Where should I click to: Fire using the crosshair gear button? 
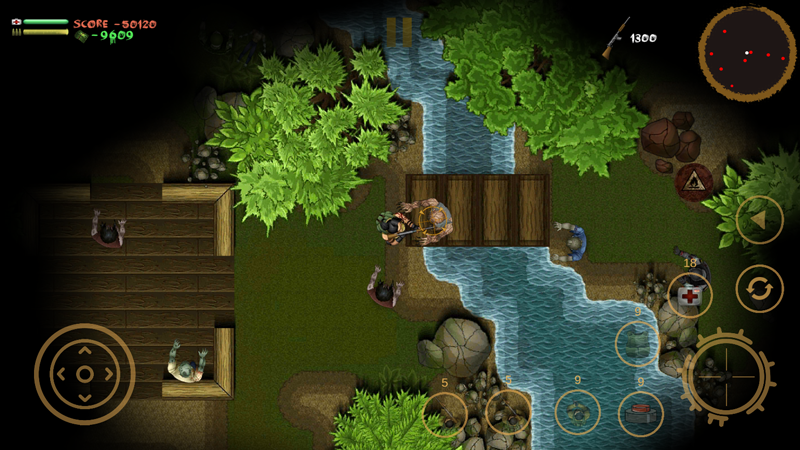tap(727, 377)
